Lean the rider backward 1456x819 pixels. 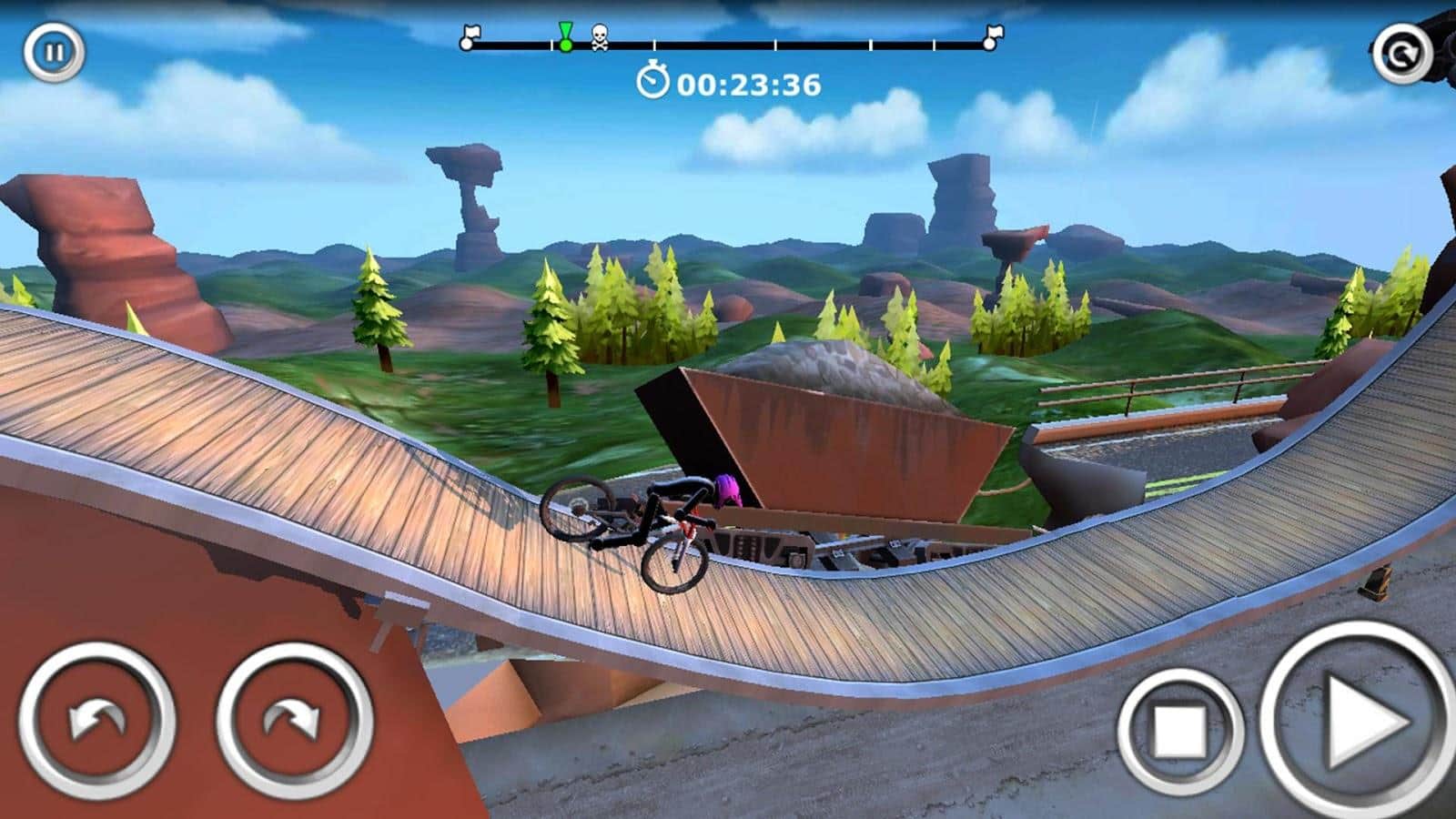tap(96, 721)
